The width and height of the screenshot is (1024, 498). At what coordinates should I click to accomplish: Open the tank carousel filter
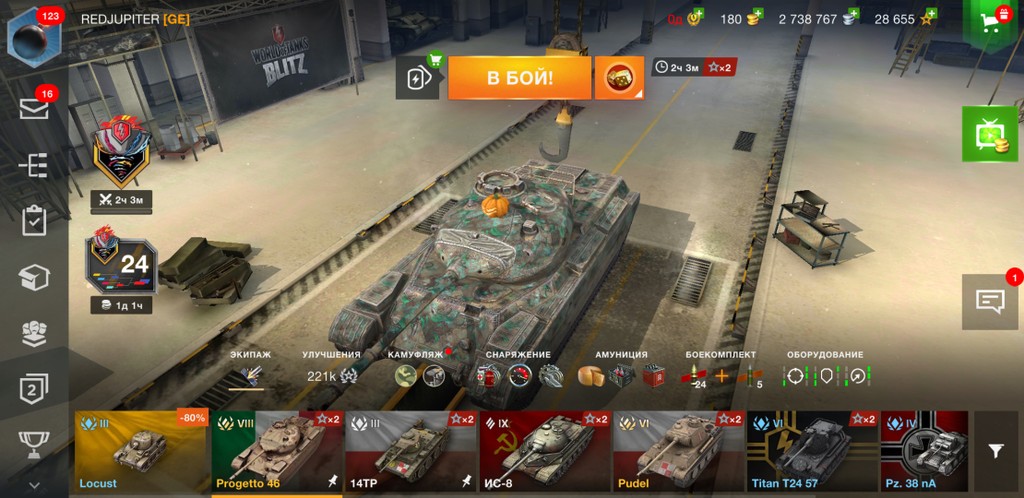pos(996,452)
